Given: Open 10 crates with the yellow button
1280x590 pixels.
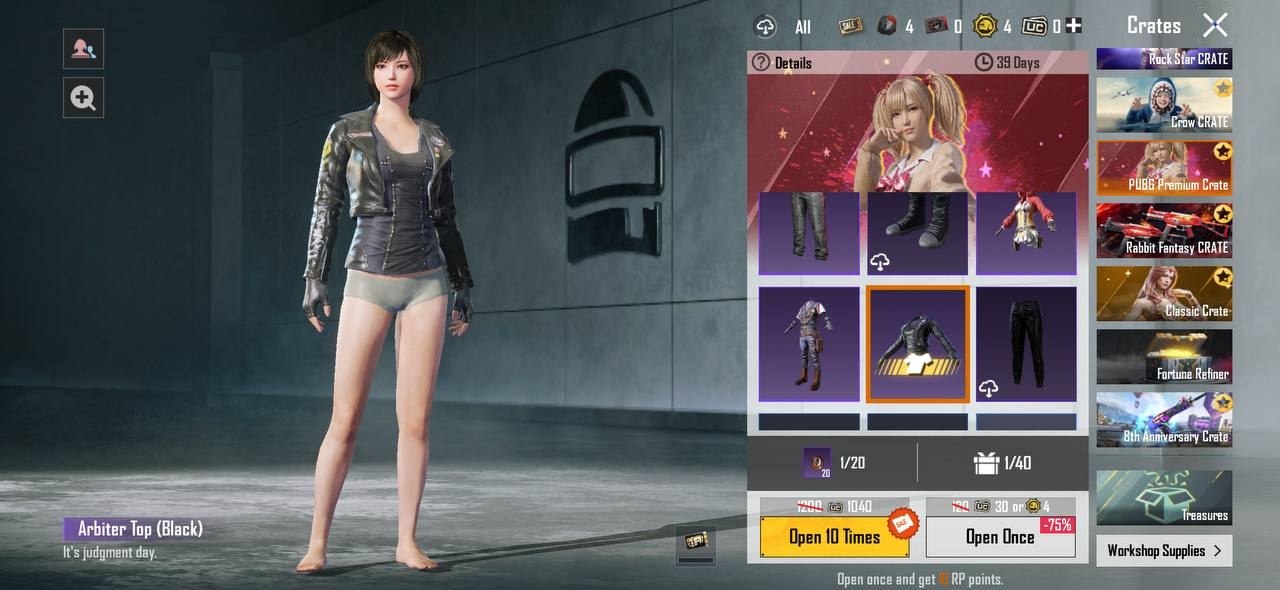Looking at the screenshot, I should 835,537.
